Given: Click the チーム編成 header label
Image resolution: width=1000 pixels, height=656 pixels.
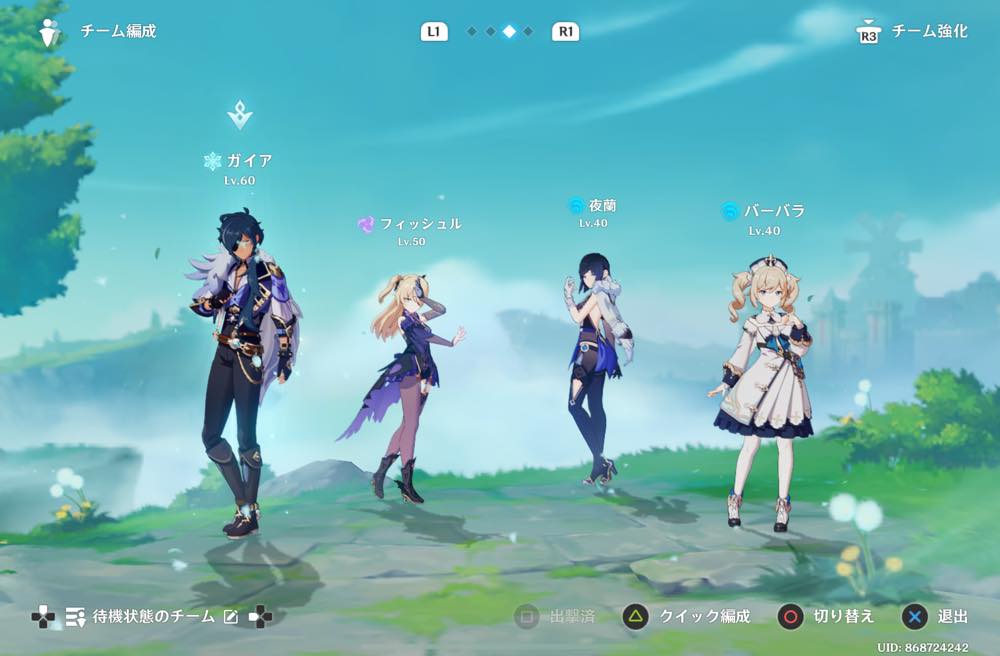Looking at the screenshot, I should tap(118, 31).
